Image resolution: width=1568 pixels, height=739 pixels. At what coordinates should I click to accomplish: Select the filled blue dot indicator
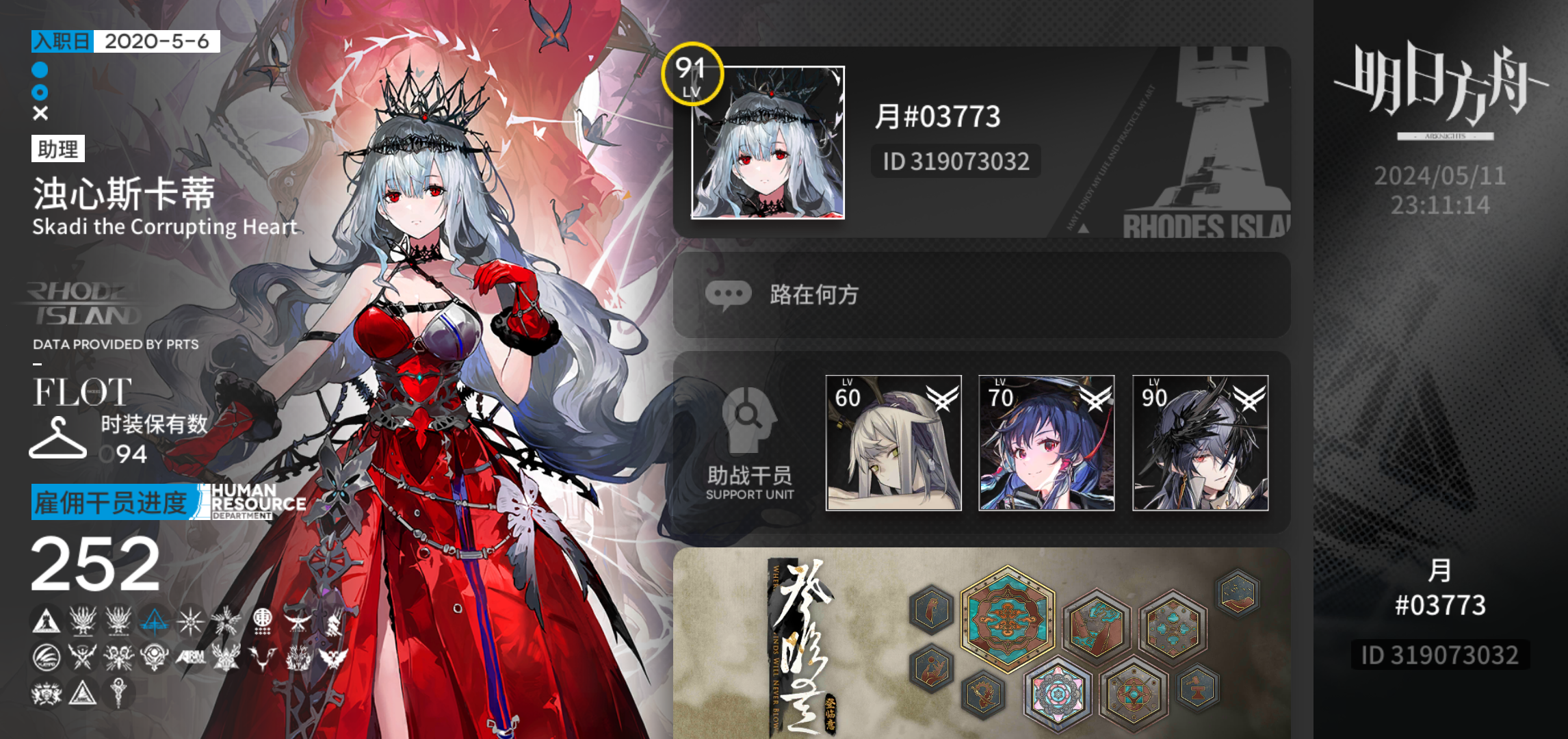[40, 68]
